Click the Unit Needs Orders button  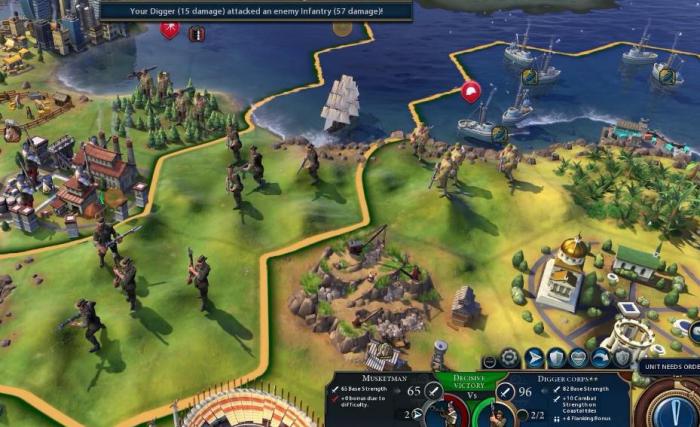point(668,366)
